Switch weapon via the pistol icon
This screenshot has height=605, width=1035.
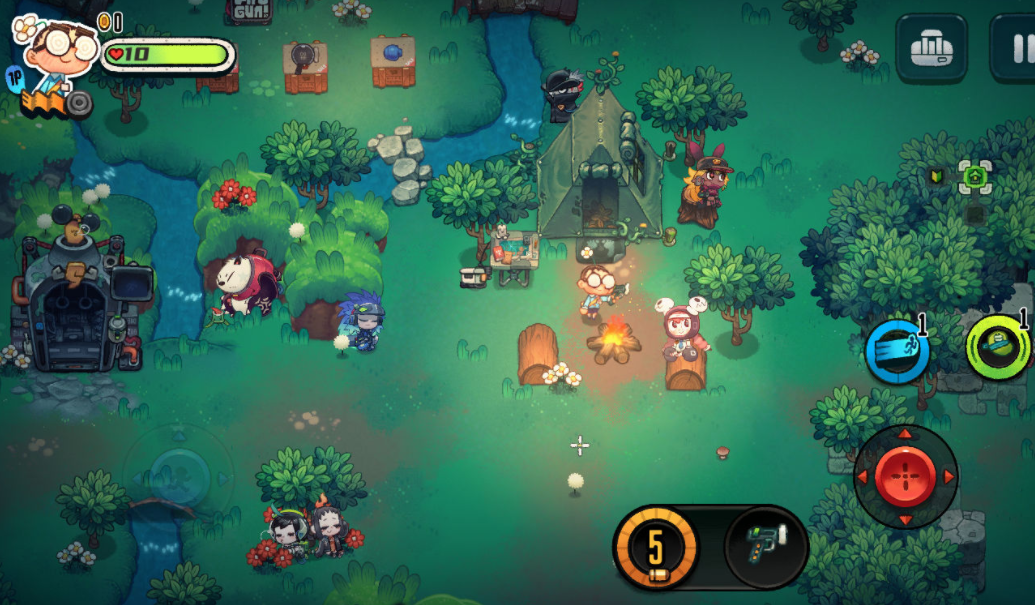click(765, 546)
